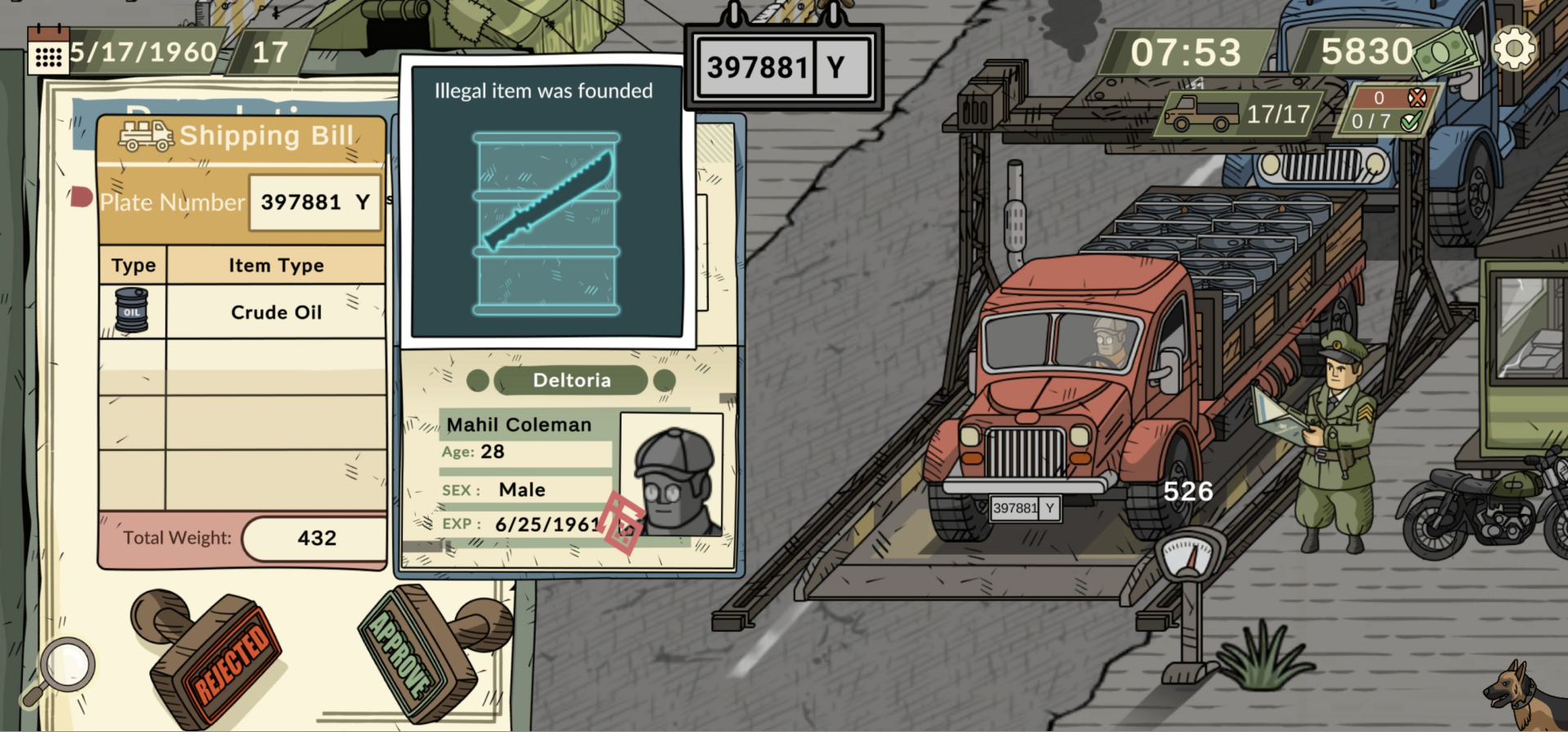Click the cash stack icon next to 5830
This screenshot has width=1568, height=732.
[x=1453, y=49]
